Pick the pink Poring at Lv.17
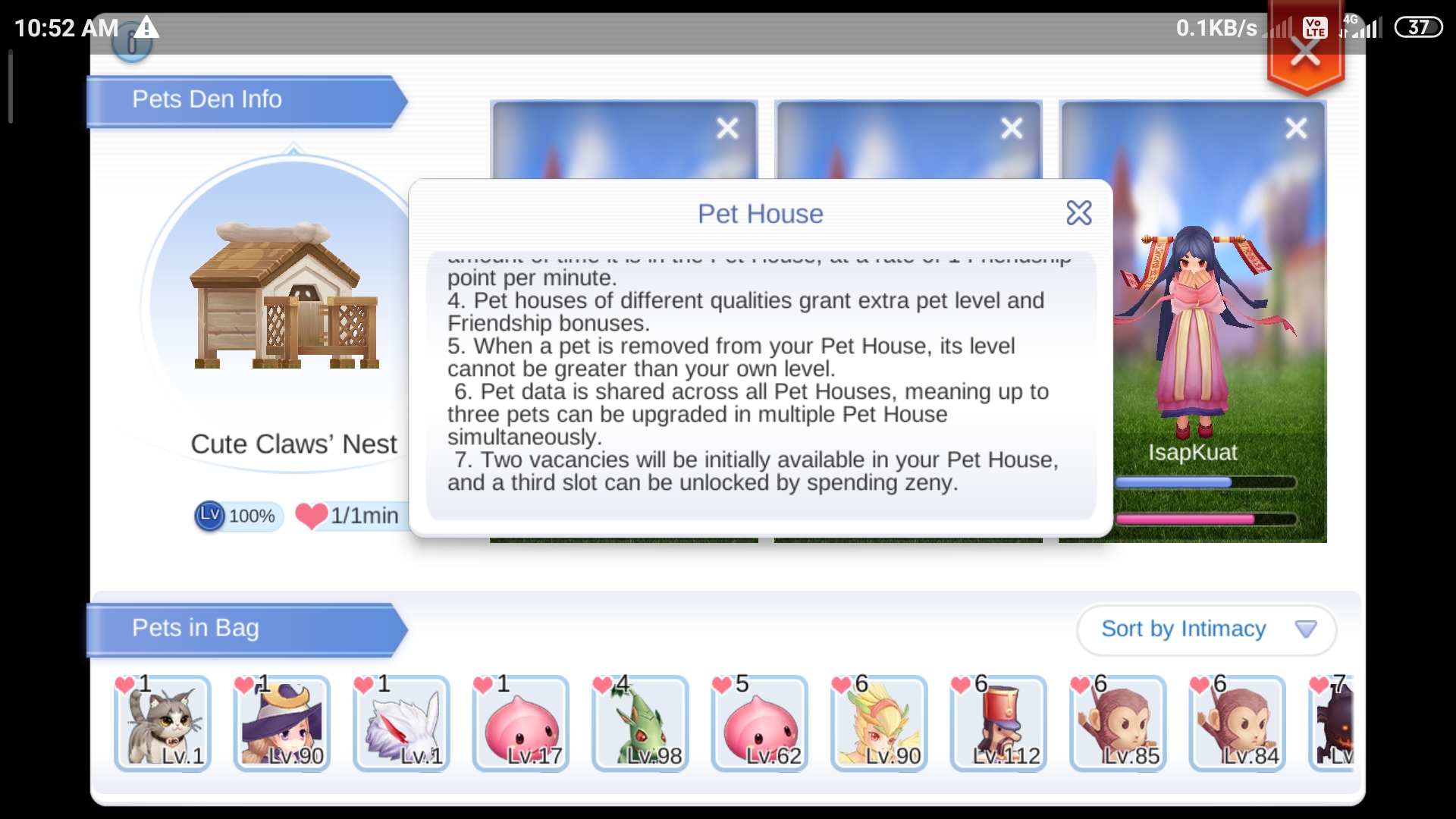 pos(521,724)
